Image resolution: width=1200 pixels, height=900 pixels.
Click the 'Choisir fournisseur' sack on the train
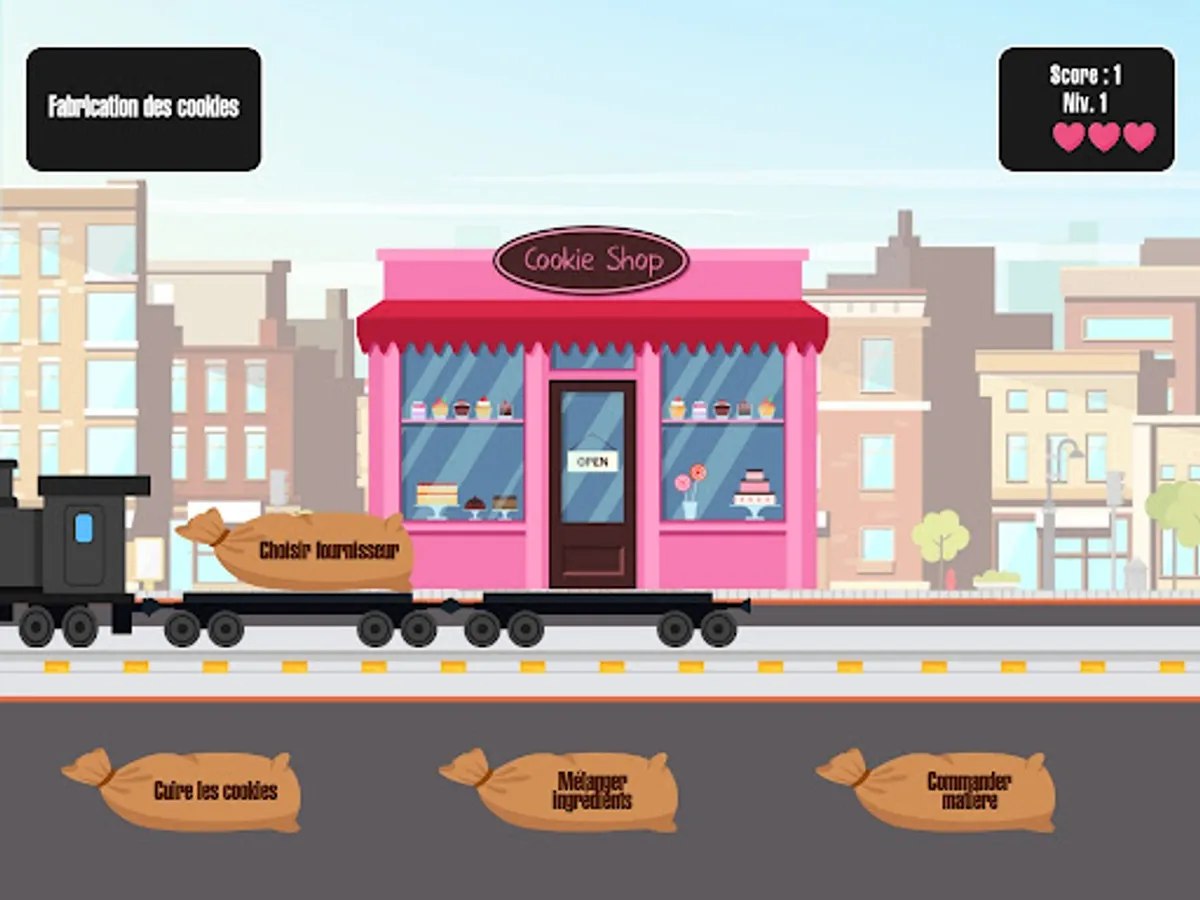coord(315,550)
